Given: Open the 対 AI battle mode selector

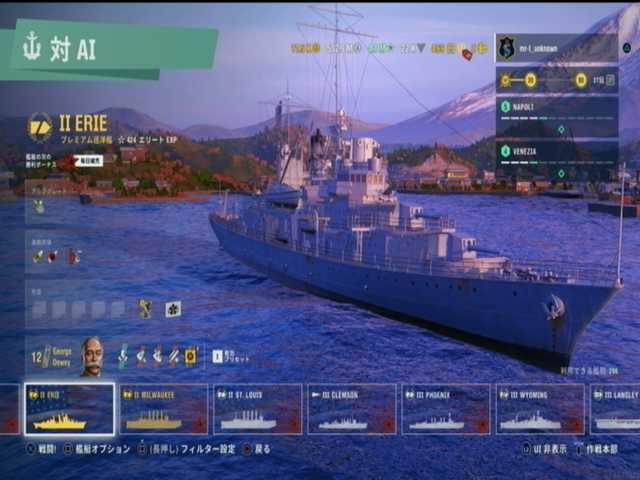Looking at the screenshot, I should [x=108, y=49].
